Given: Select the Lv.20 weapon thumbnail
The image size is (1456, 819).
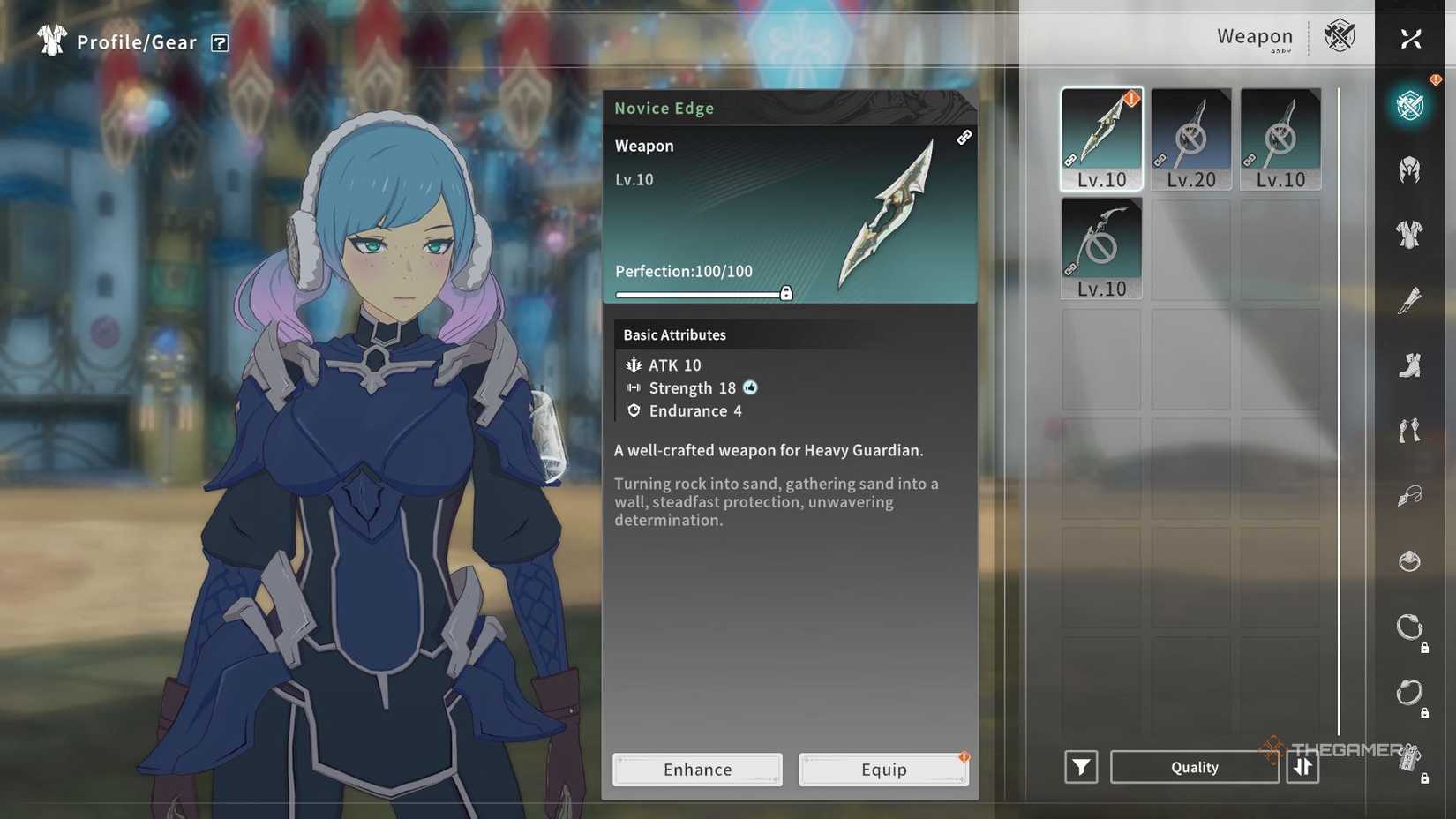Looking at the screenshot, I should coord(1190,137).
